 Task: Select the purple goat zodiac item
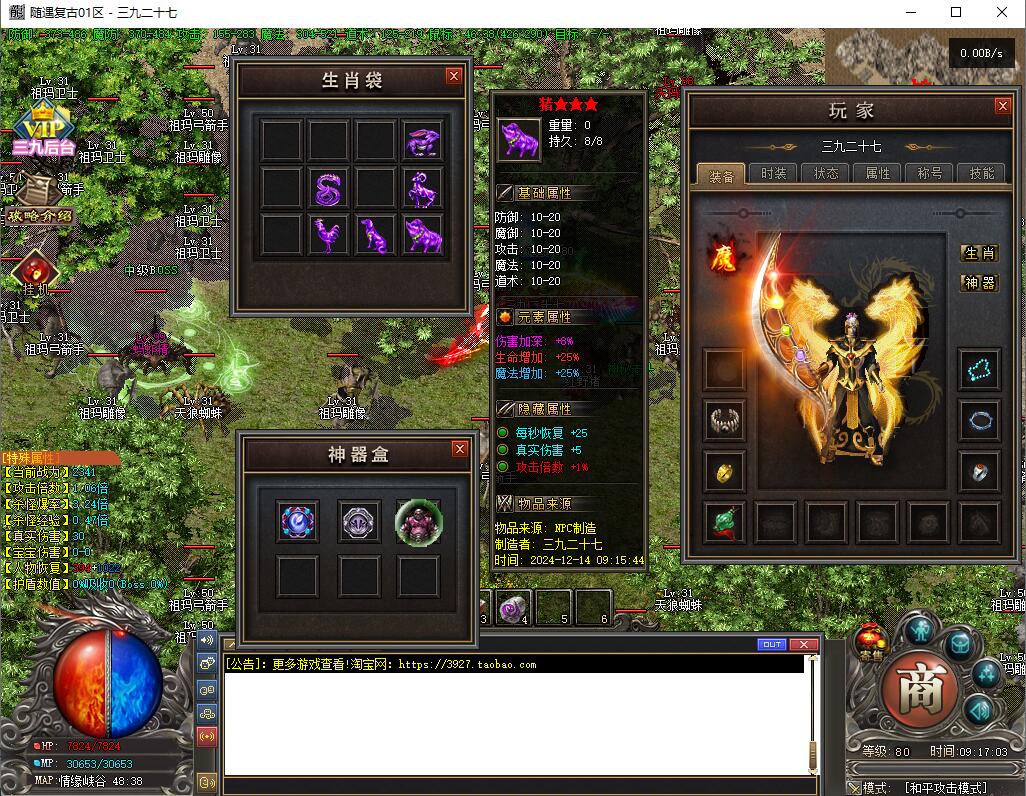(x=423, y=188)
